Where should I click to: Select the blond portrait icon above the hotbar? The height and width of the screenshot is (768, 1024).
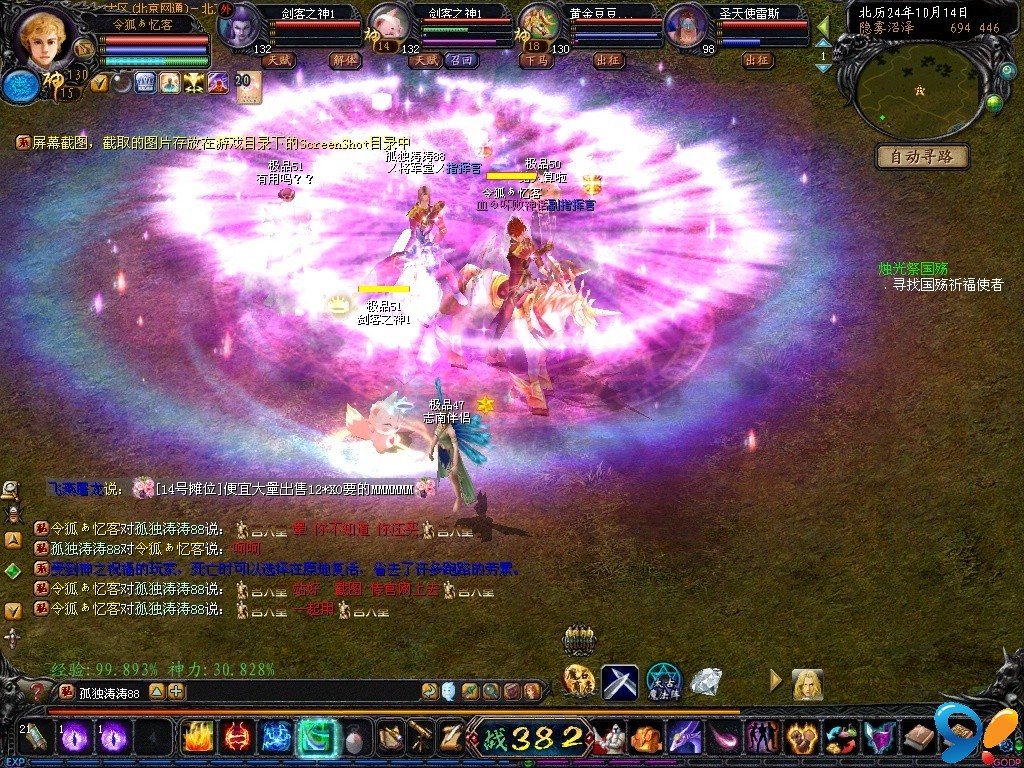pos(807,684)
